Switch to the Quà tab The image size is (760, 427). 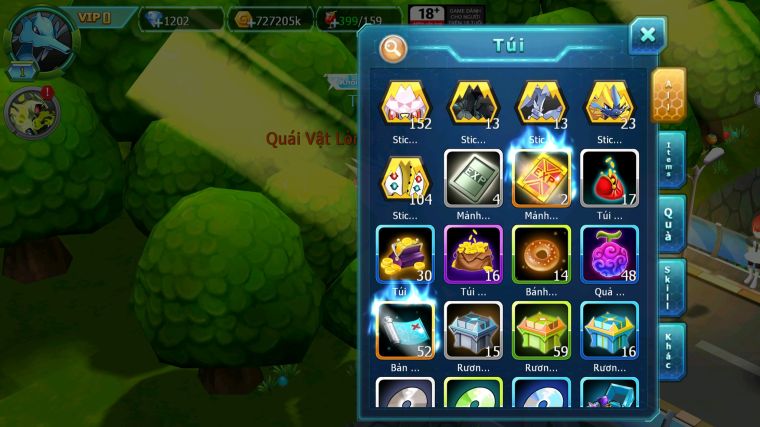(x=669, y=222)
